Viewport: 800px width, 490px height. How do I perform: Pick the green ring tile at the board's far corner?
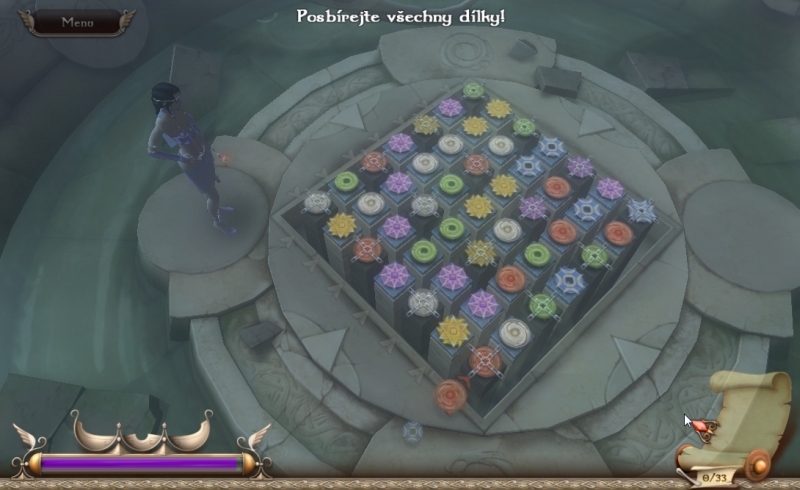474,91
